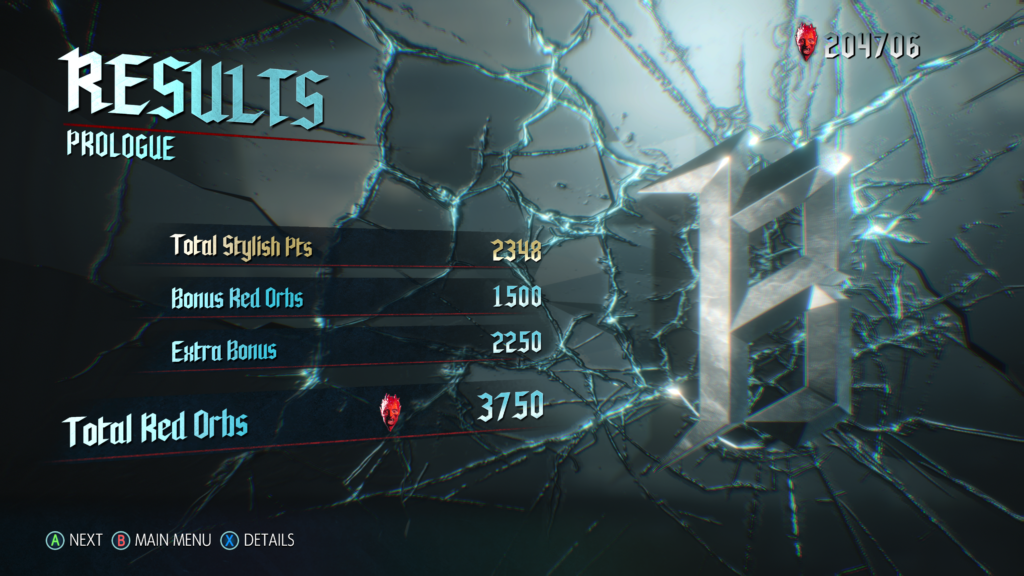Screen dimensions: 1024x576
Task: Continue with the NEXT option
Action: pos(74,540)
